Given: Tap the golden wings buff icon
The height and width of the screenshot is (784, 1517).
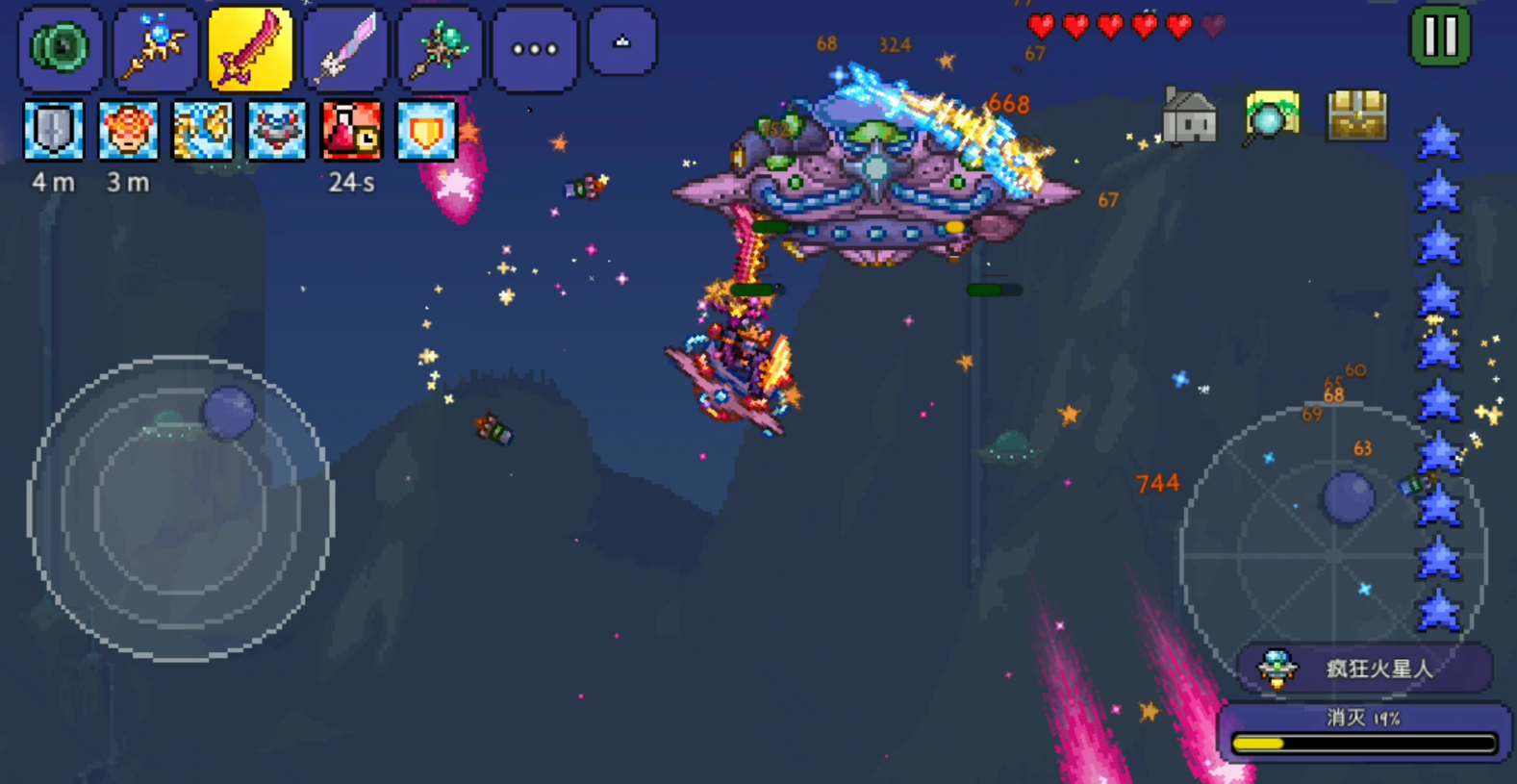Looking at the screenshot, I should (x=203, y=130).
